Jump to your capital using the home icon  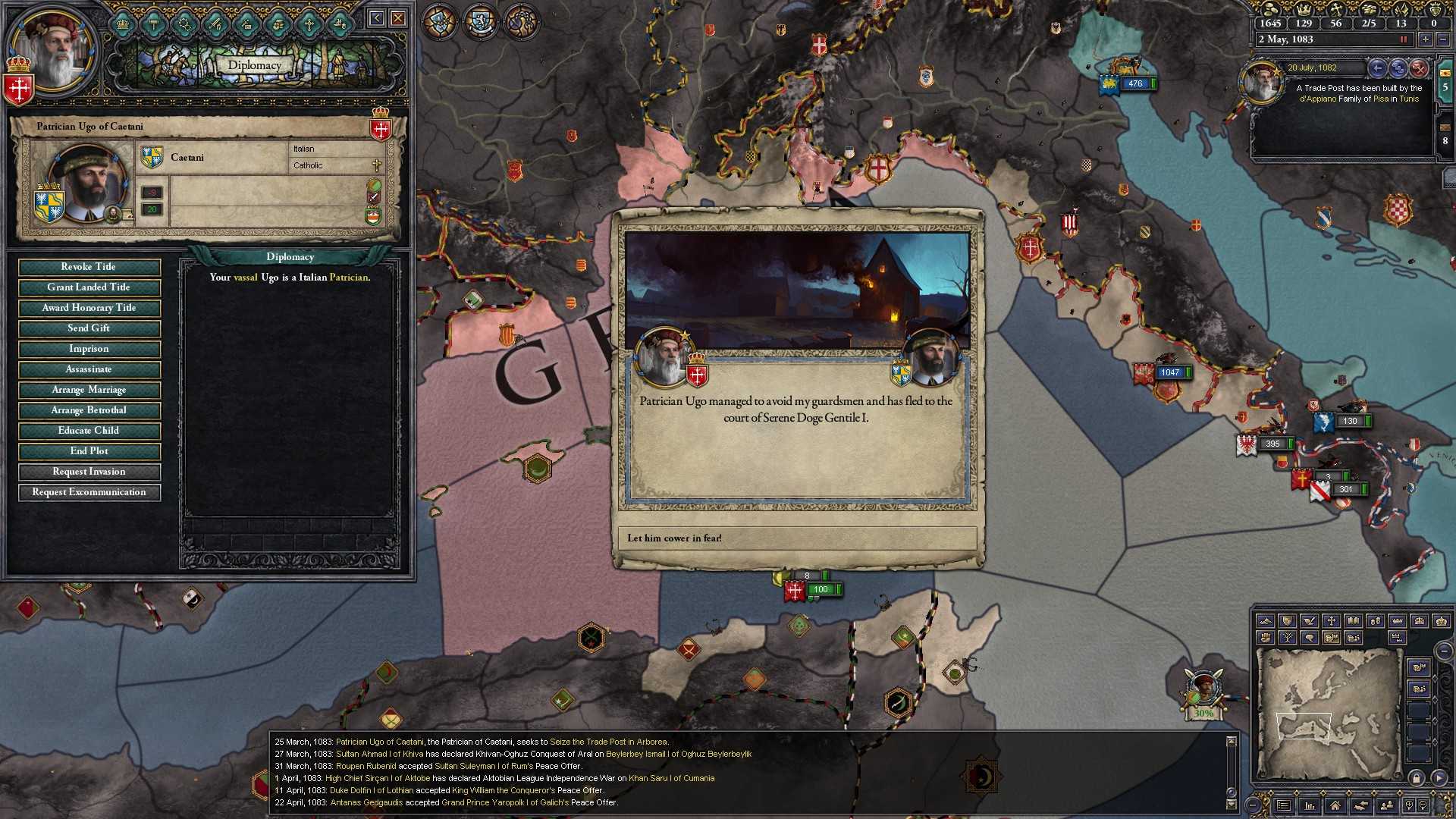[x=1335, y=806]
